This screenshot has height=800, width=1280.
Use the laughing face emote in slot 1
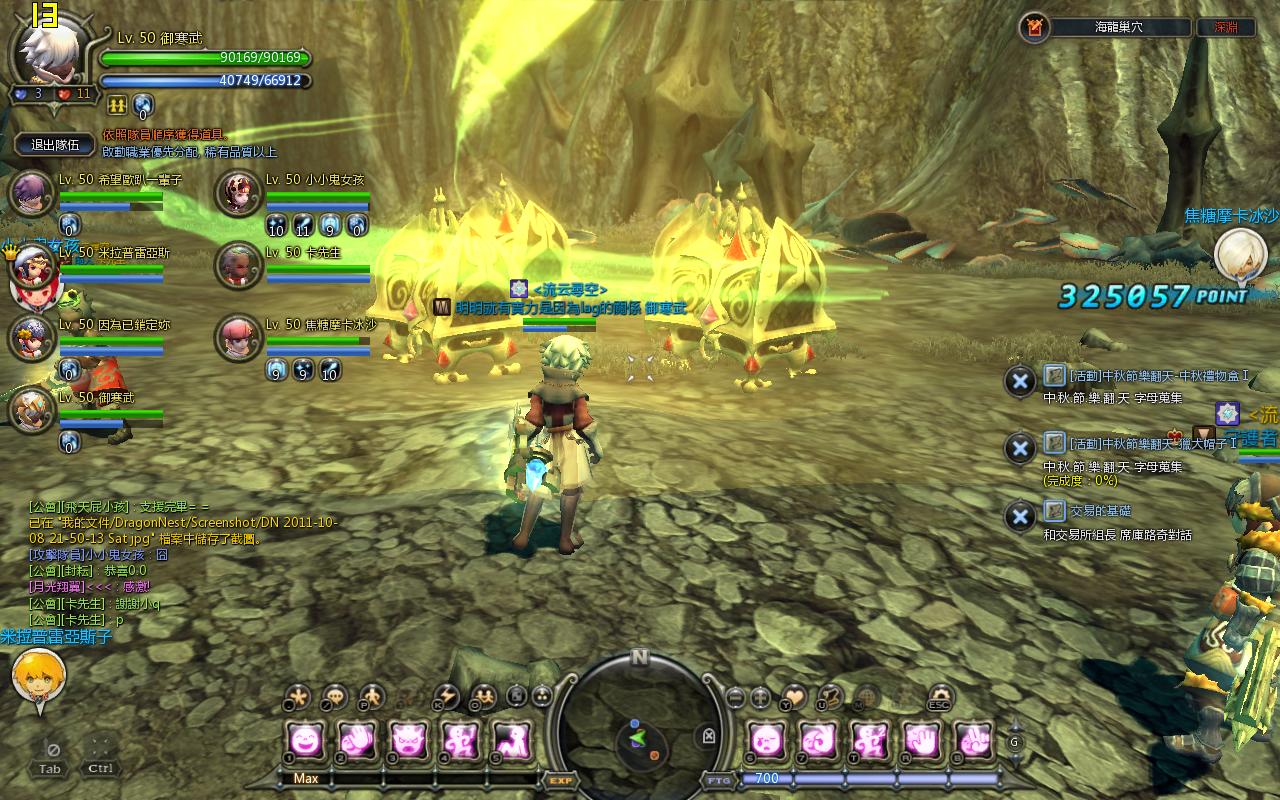tap(304, 739)
